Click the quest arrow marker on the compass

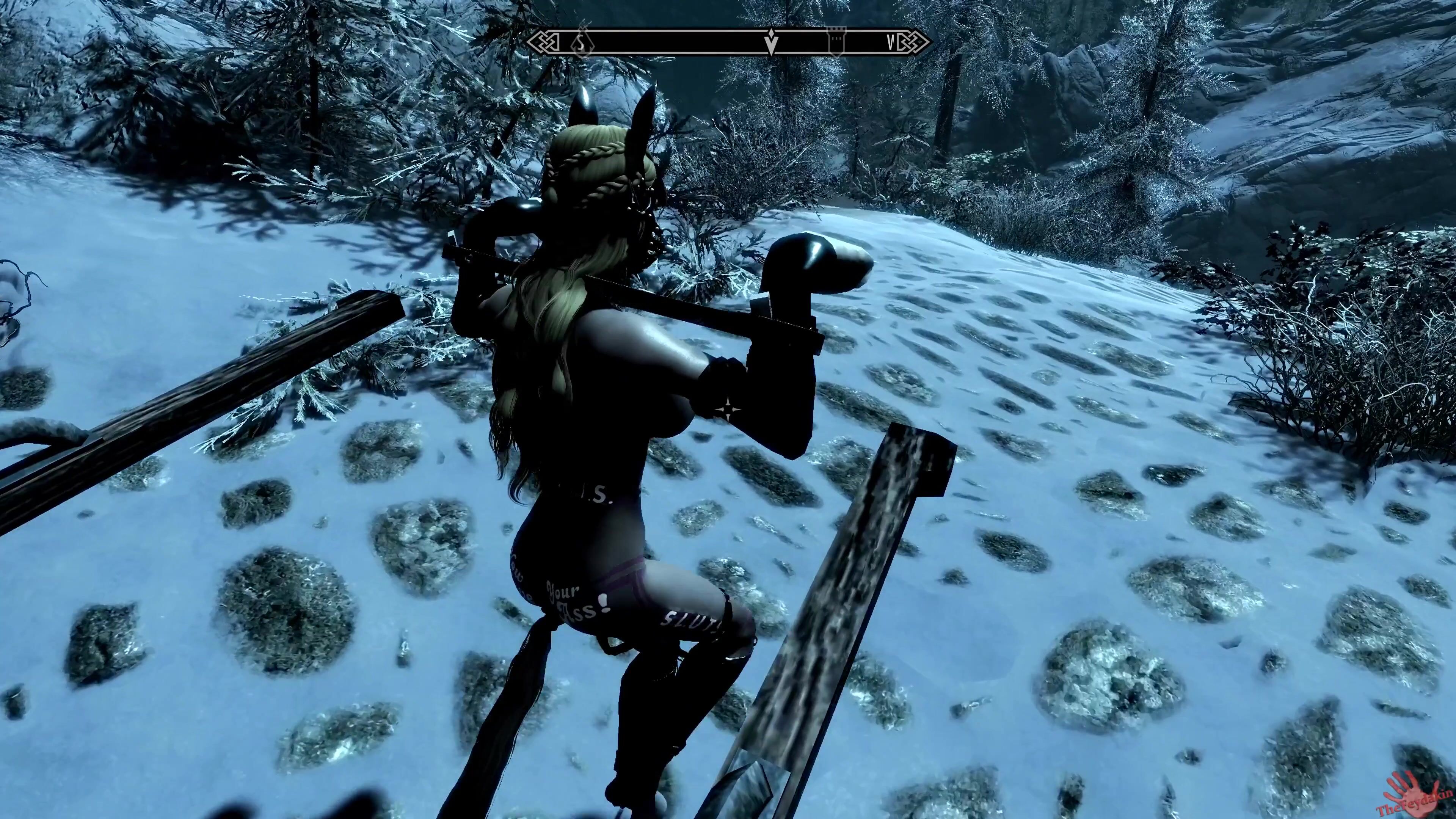772,42
